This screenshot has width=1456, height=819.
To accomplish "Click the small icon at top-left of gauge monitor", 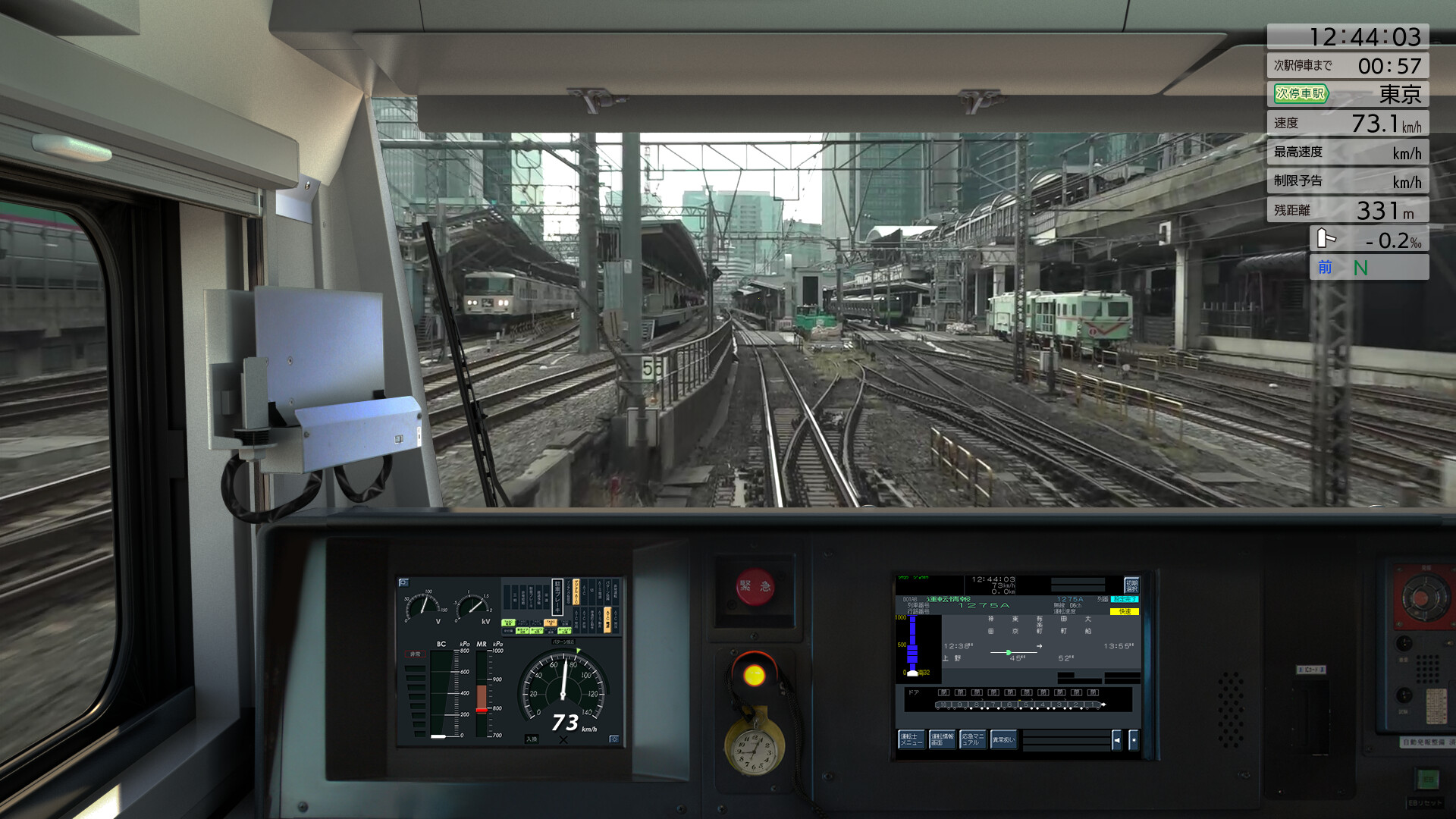I will pyautogui.click(x=403, y=581).
